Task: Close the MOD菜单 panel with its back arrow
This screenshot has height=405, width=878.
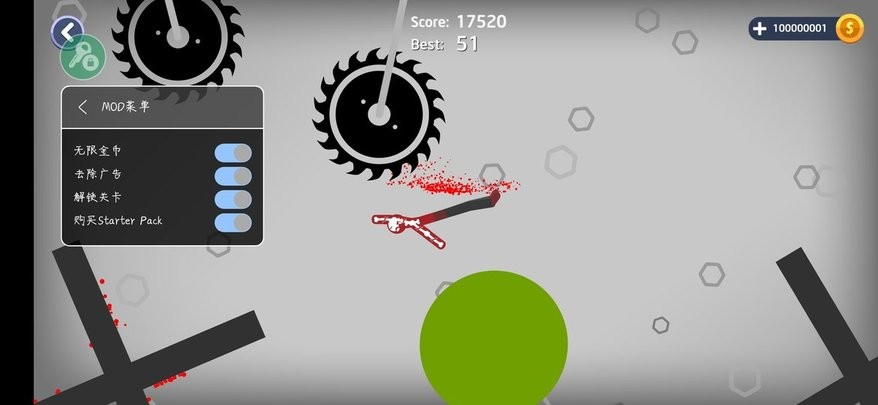Action: click(x=83, y=107)
